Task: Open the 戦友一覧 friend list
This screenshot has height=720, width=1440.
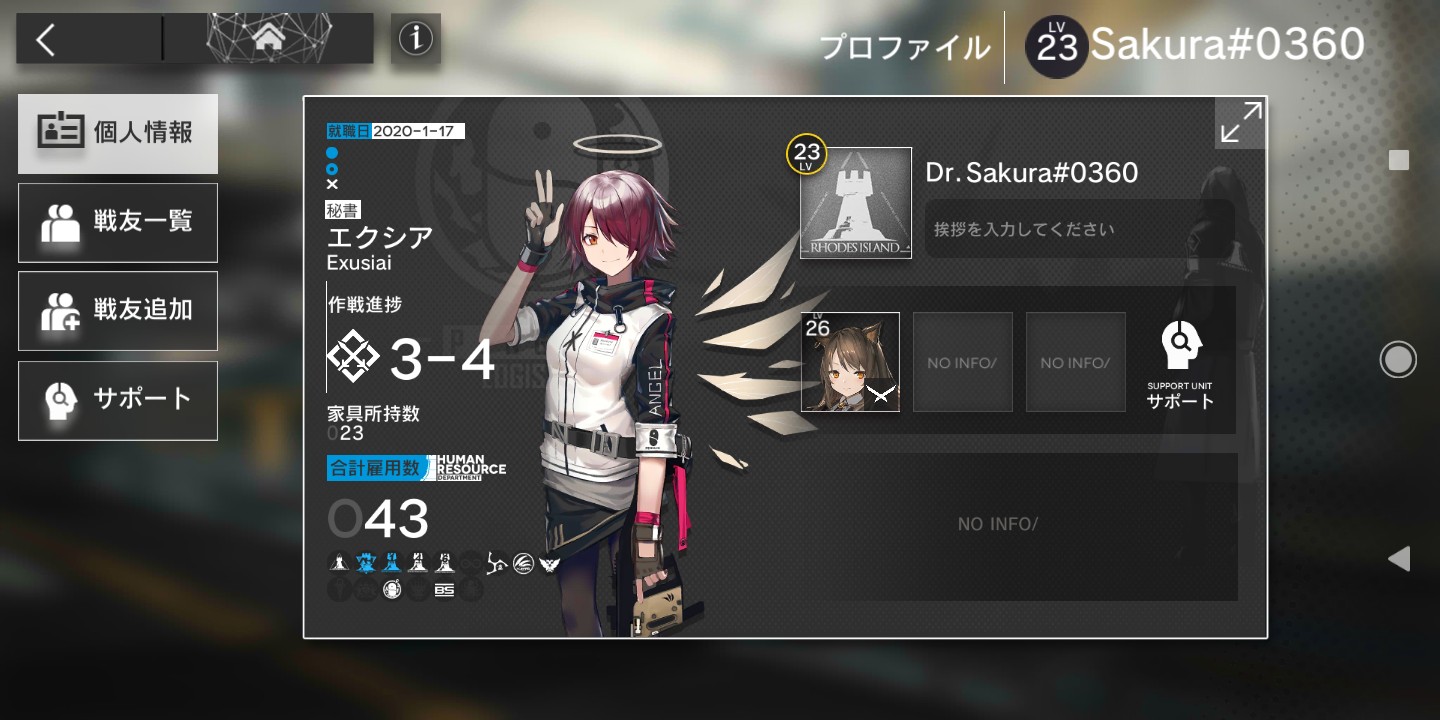Action: click(x=118, y=222)
